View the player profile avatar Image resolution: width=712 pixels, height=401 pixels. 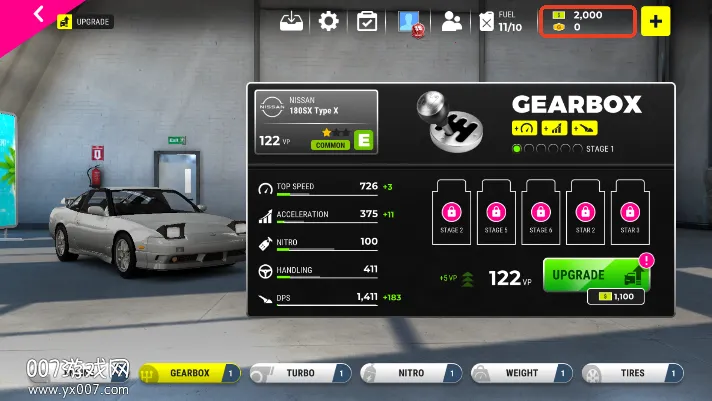pos(408,21)
